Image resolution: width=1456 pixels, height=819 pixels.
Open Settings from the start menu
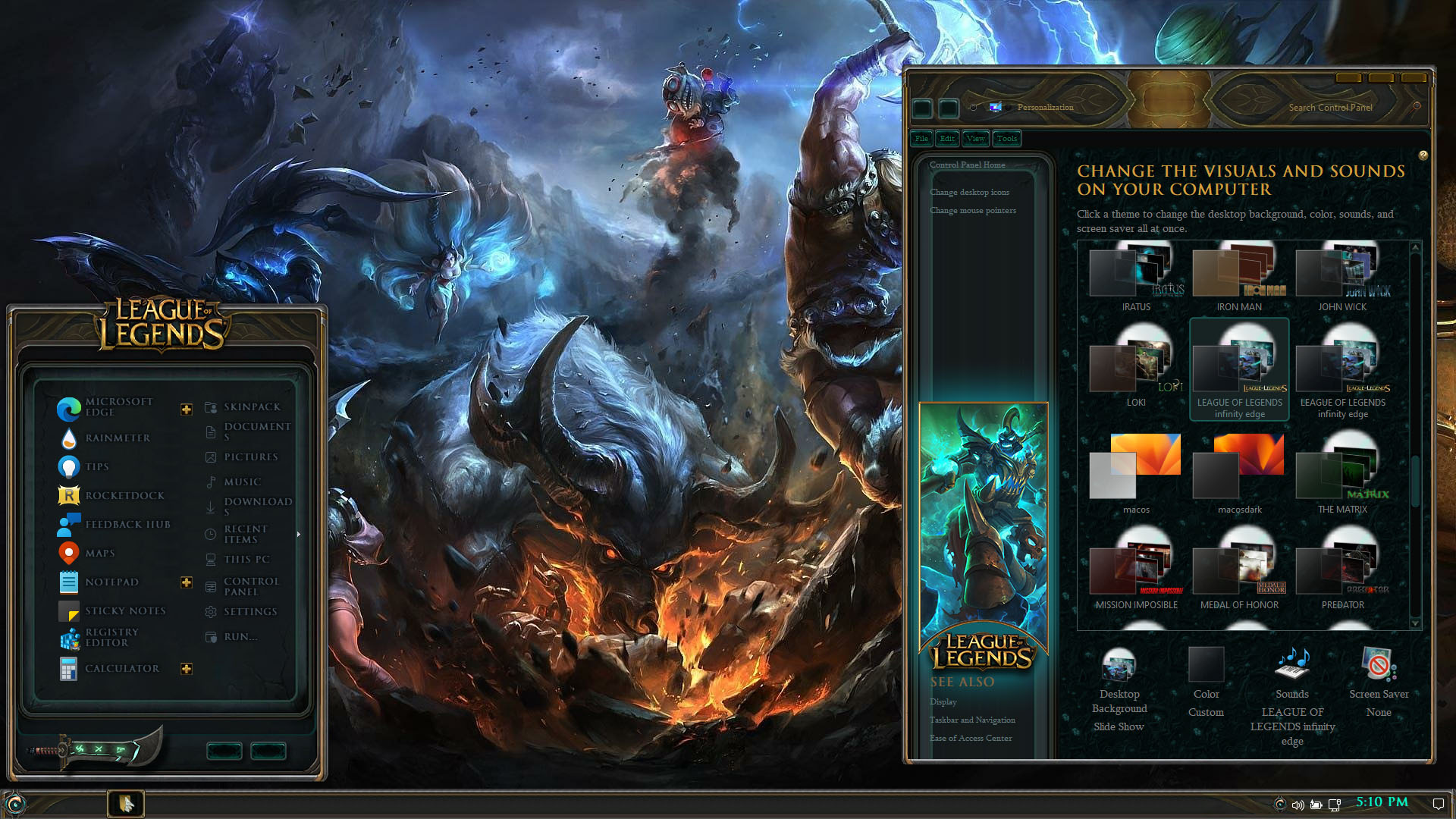pos(249,612)
